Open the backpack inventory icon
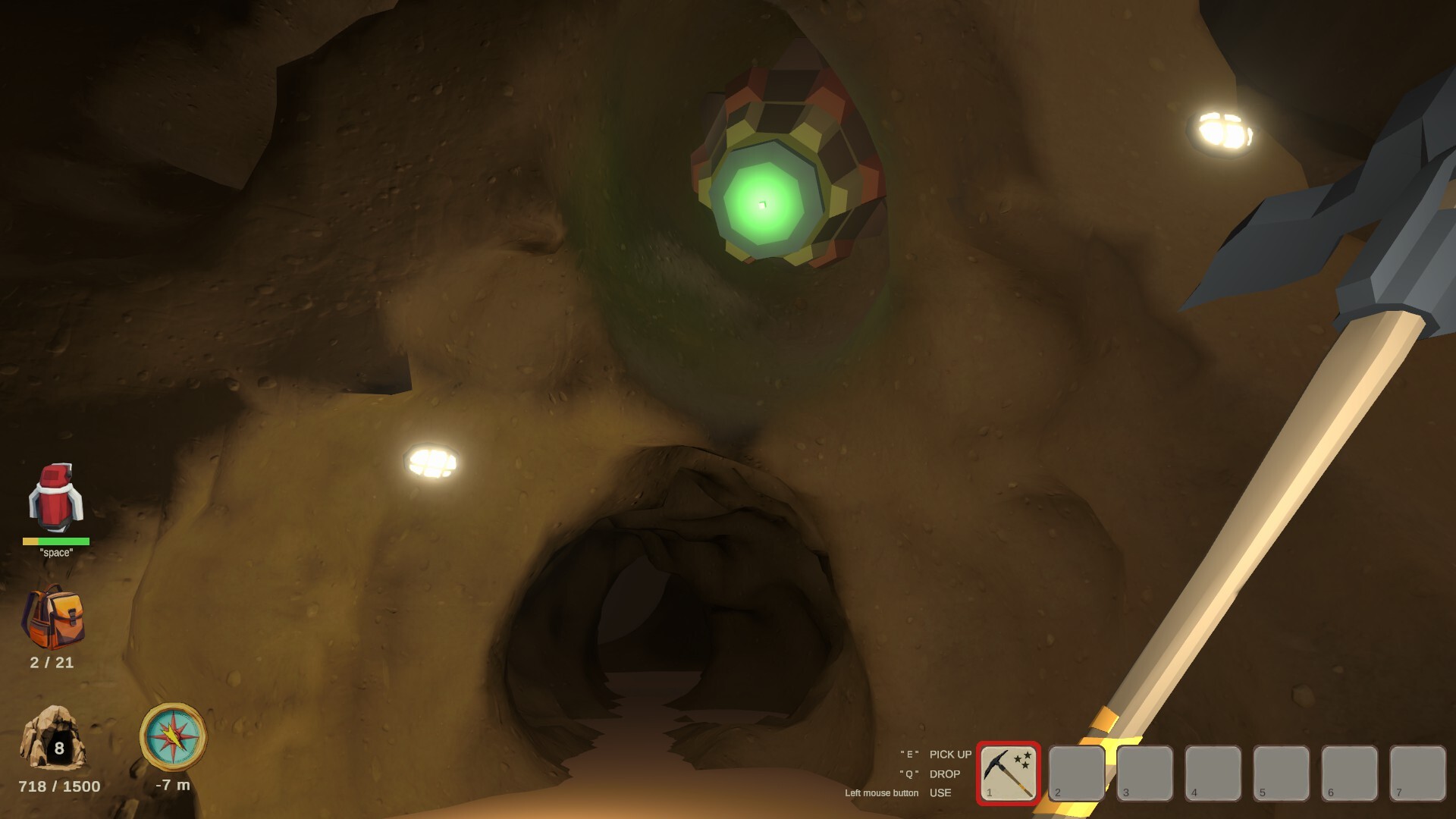 tap(53, 617)
